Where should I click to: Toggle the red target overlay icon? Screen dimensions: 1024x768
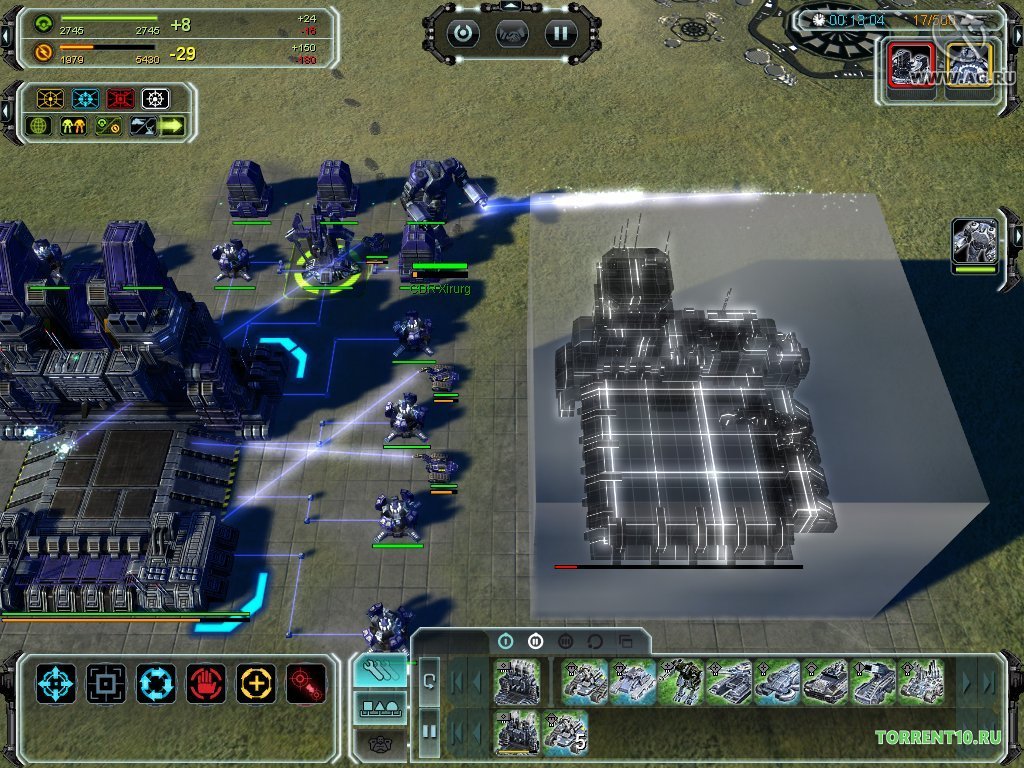point(120,99)
